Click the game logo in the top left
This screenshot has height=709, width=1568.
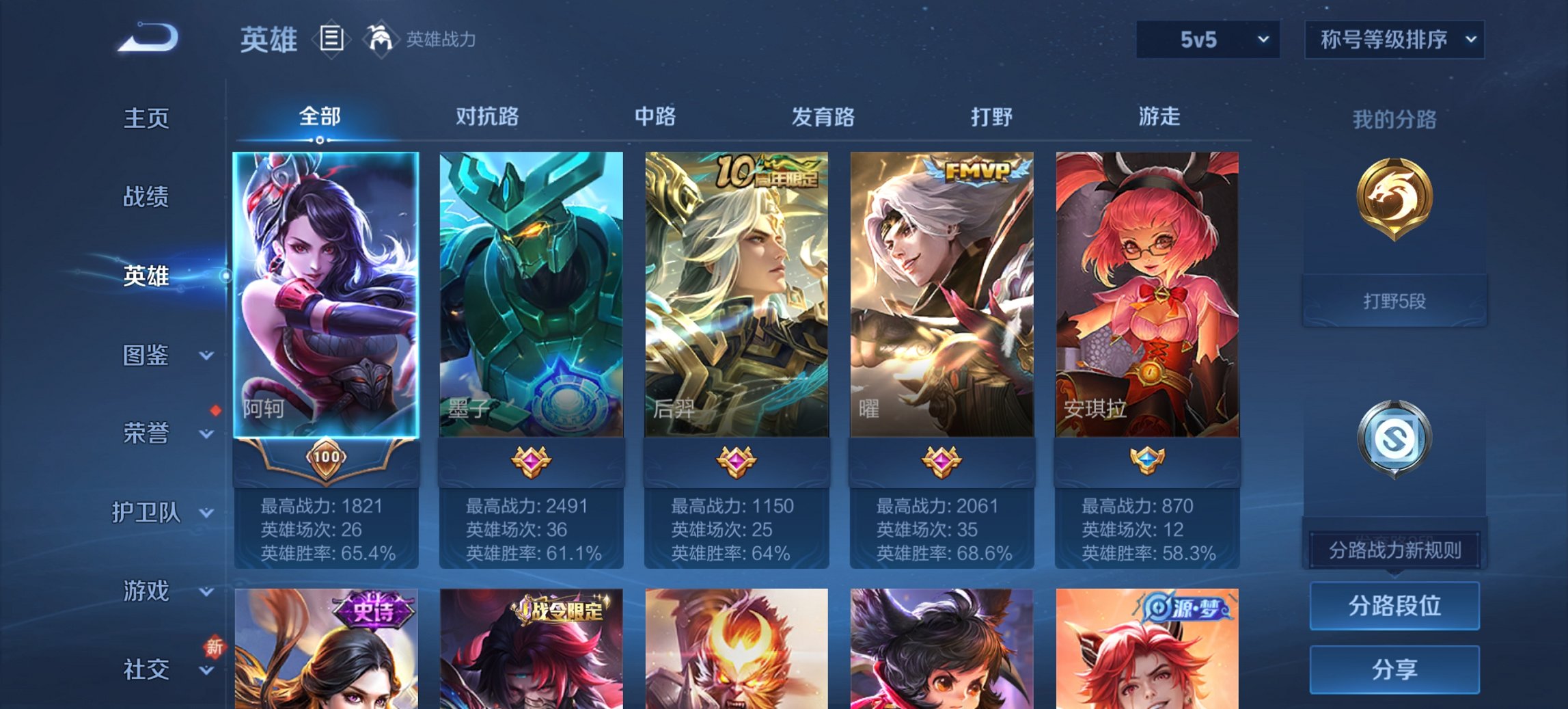click(x=146, y=38)
